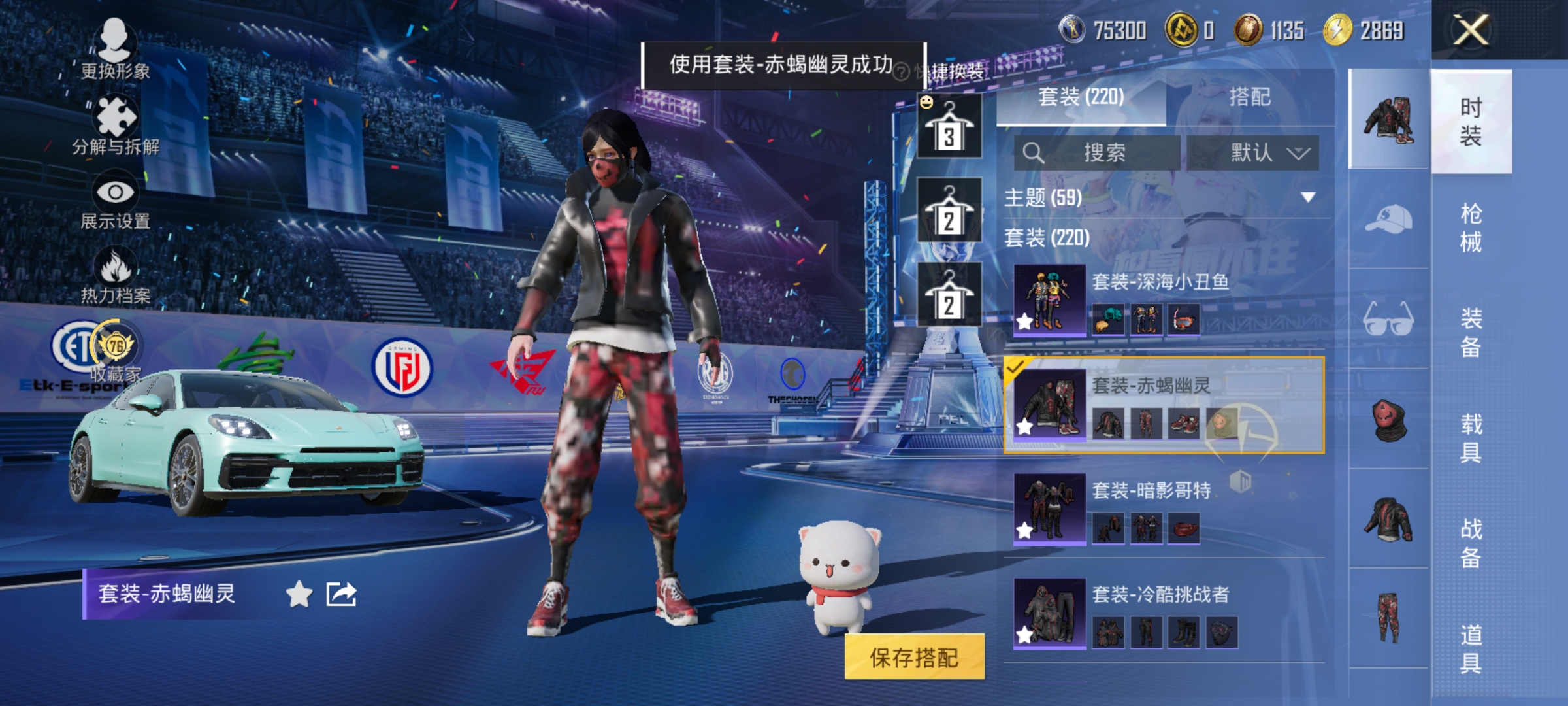Click the 分解与拆解 puzzle icon

pyautogui.click(x=116, y=116)
